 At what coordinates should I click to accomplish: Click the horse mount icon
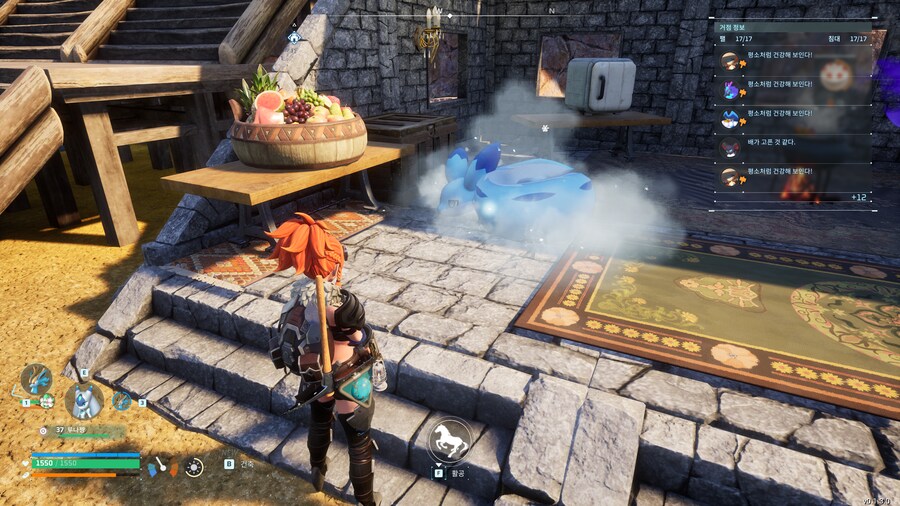coord(450,440)
